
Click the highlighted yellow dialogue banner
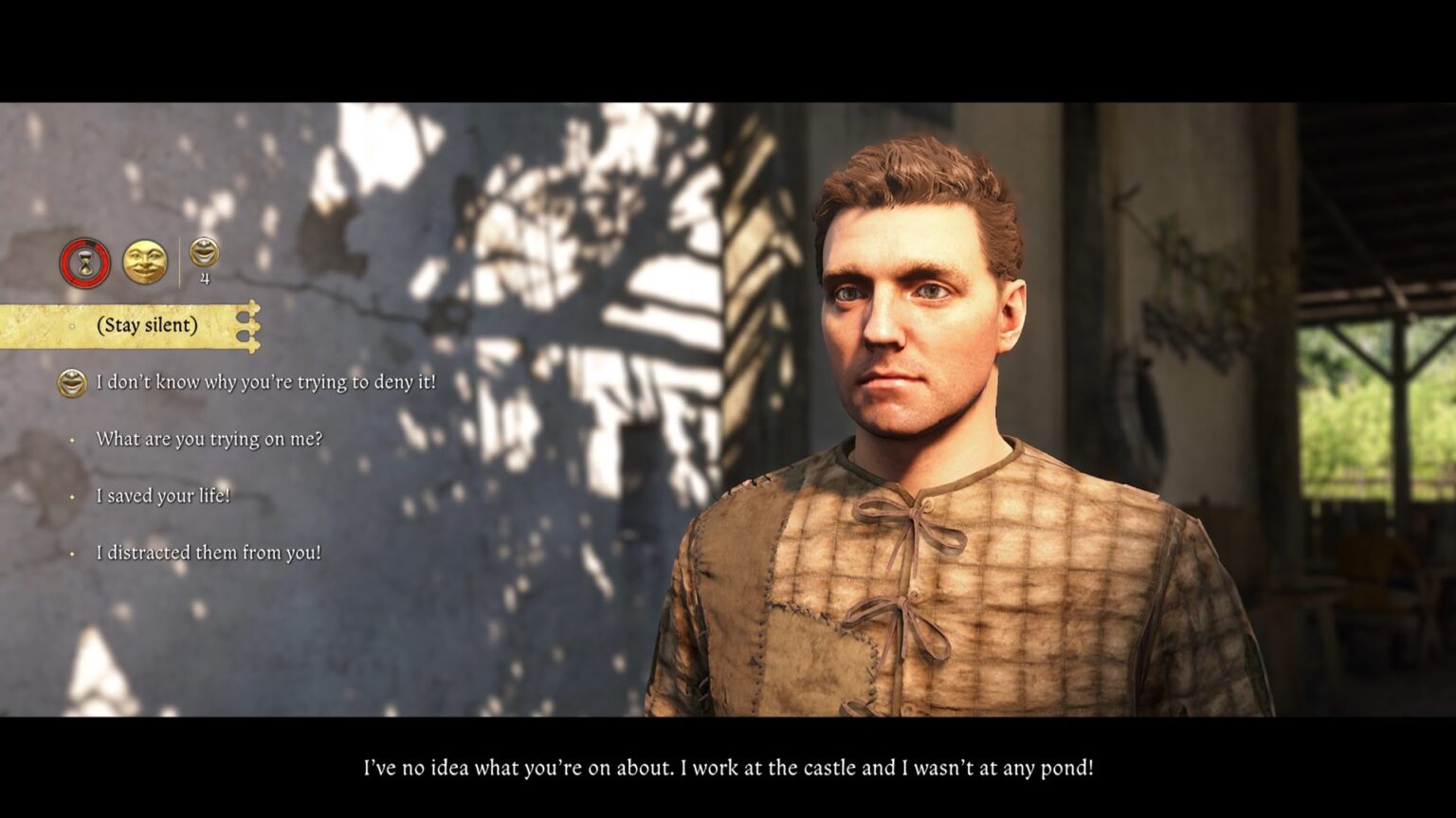tap(128, 324)
